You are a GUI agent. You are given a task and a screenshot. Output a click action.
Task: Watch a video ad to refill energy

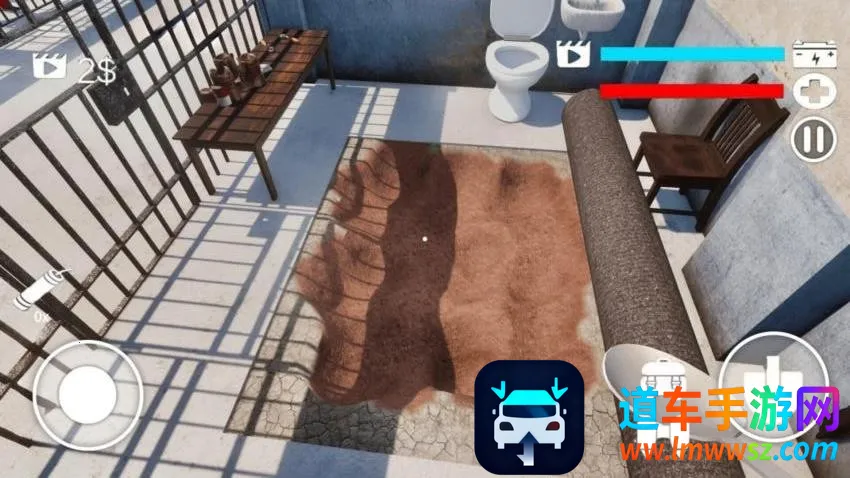click(x=573, y=53)
